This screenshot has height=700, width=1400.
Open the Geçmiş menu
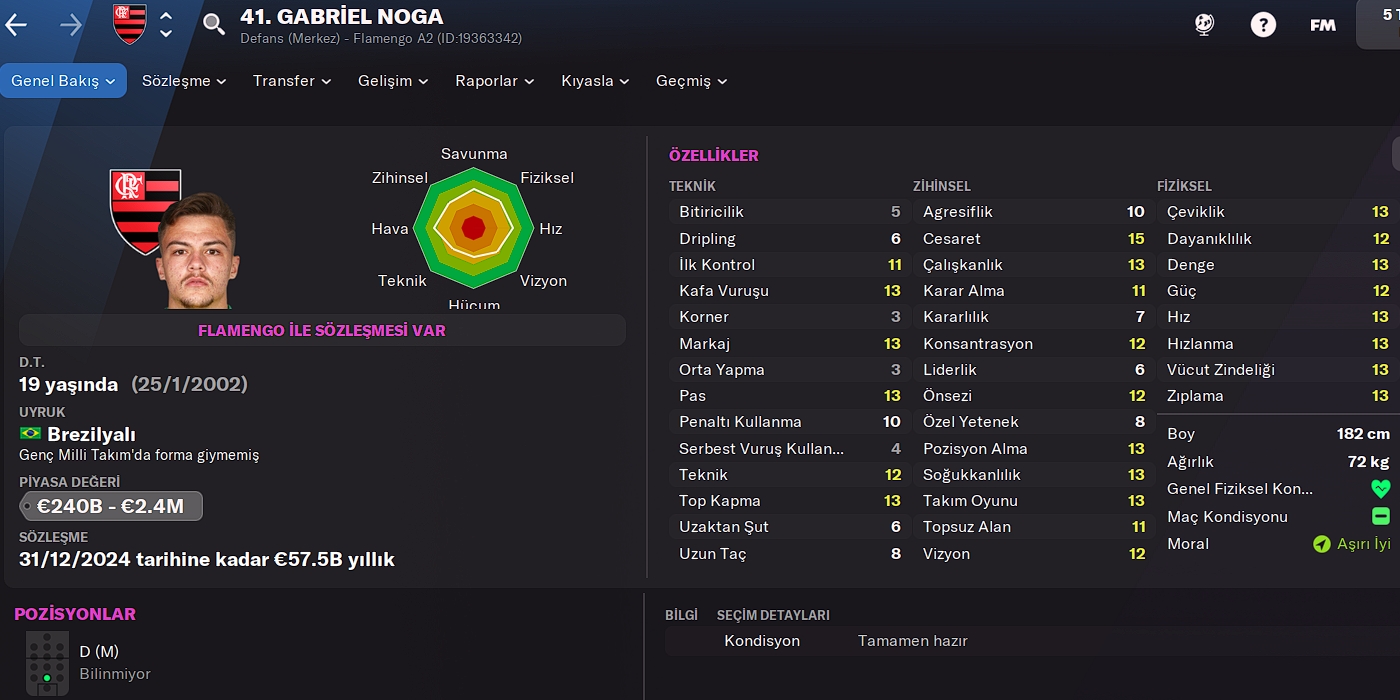pos(691,81)
